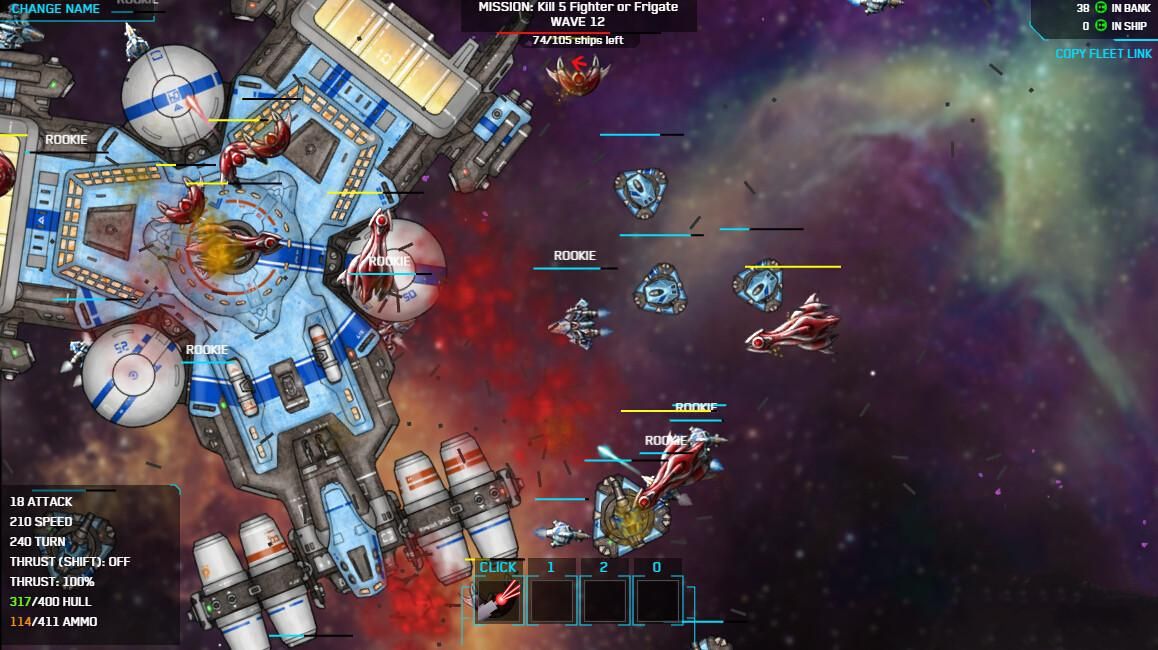Click the CHANGE NAME button
1158x650 pixels.
click(x=55, y=9)
